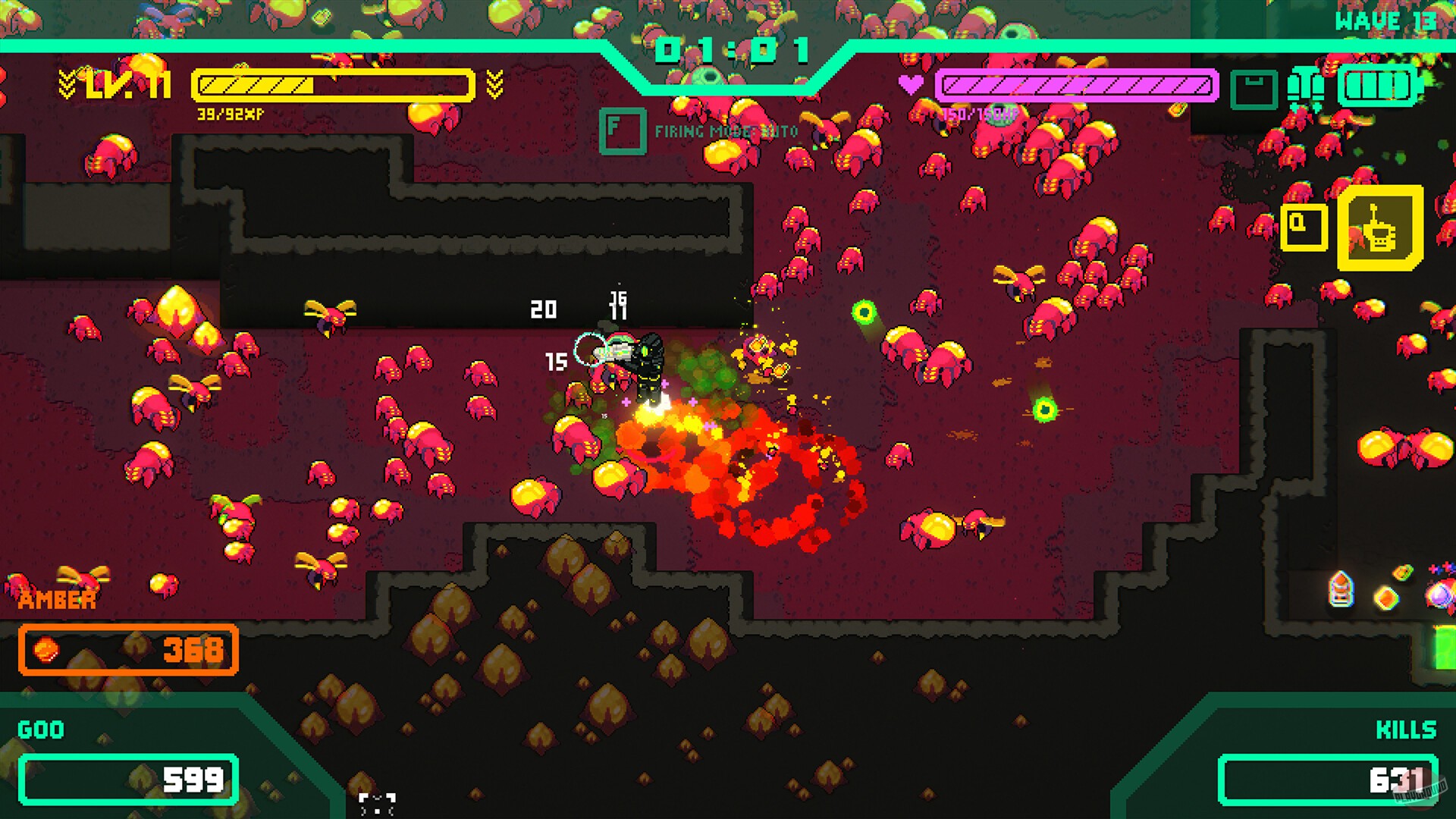Toggle Firing Mode from Auto

click(x=720, y=130)
